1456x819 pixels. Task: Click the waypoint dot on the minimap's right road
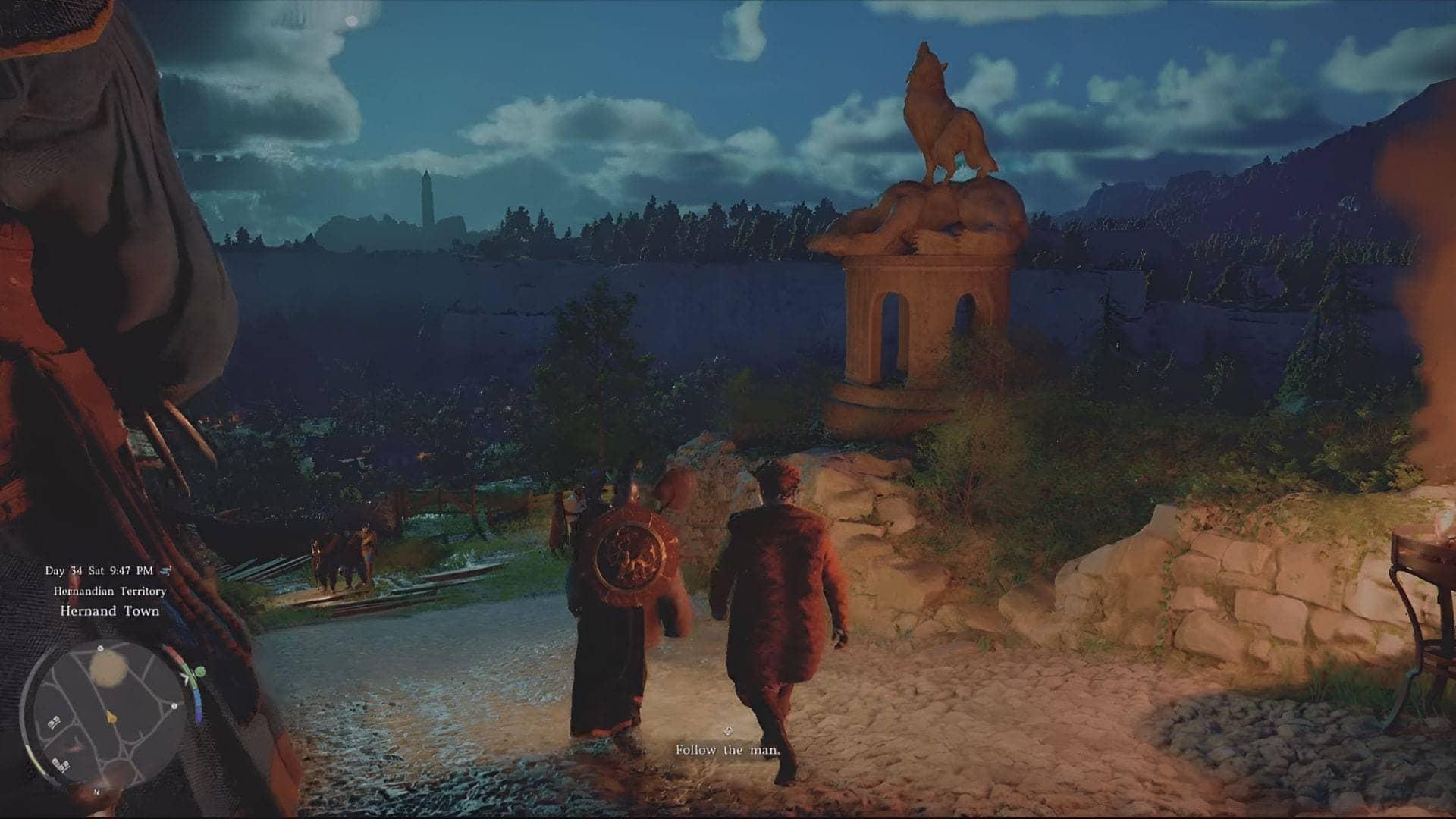[x=174, y=705]
